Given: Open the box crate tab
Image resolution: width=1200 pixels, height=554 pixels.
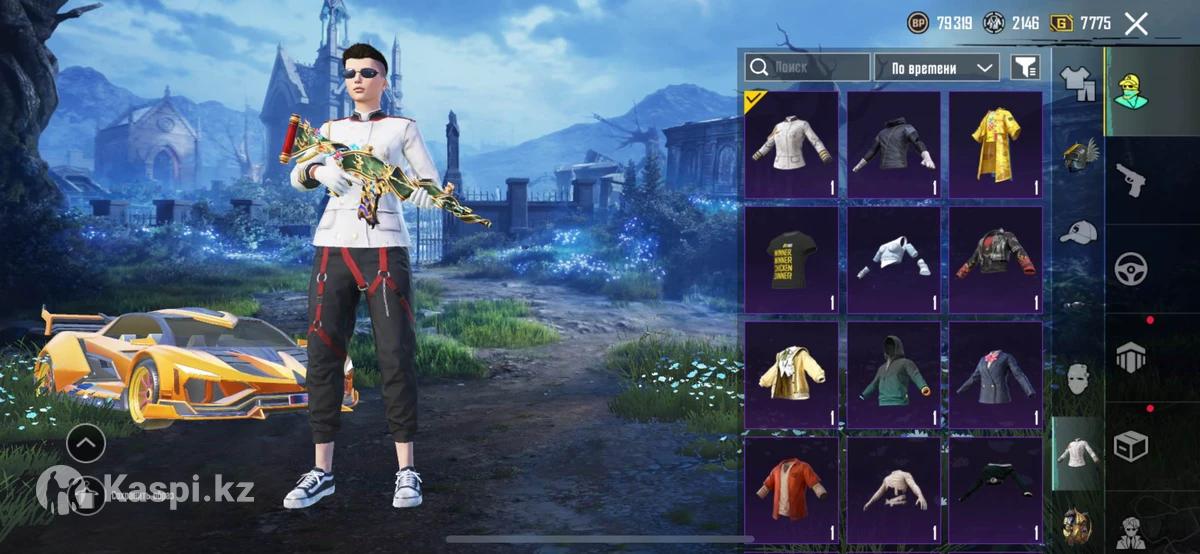Looking at the screenshot, I should (x=1132, y=445).
